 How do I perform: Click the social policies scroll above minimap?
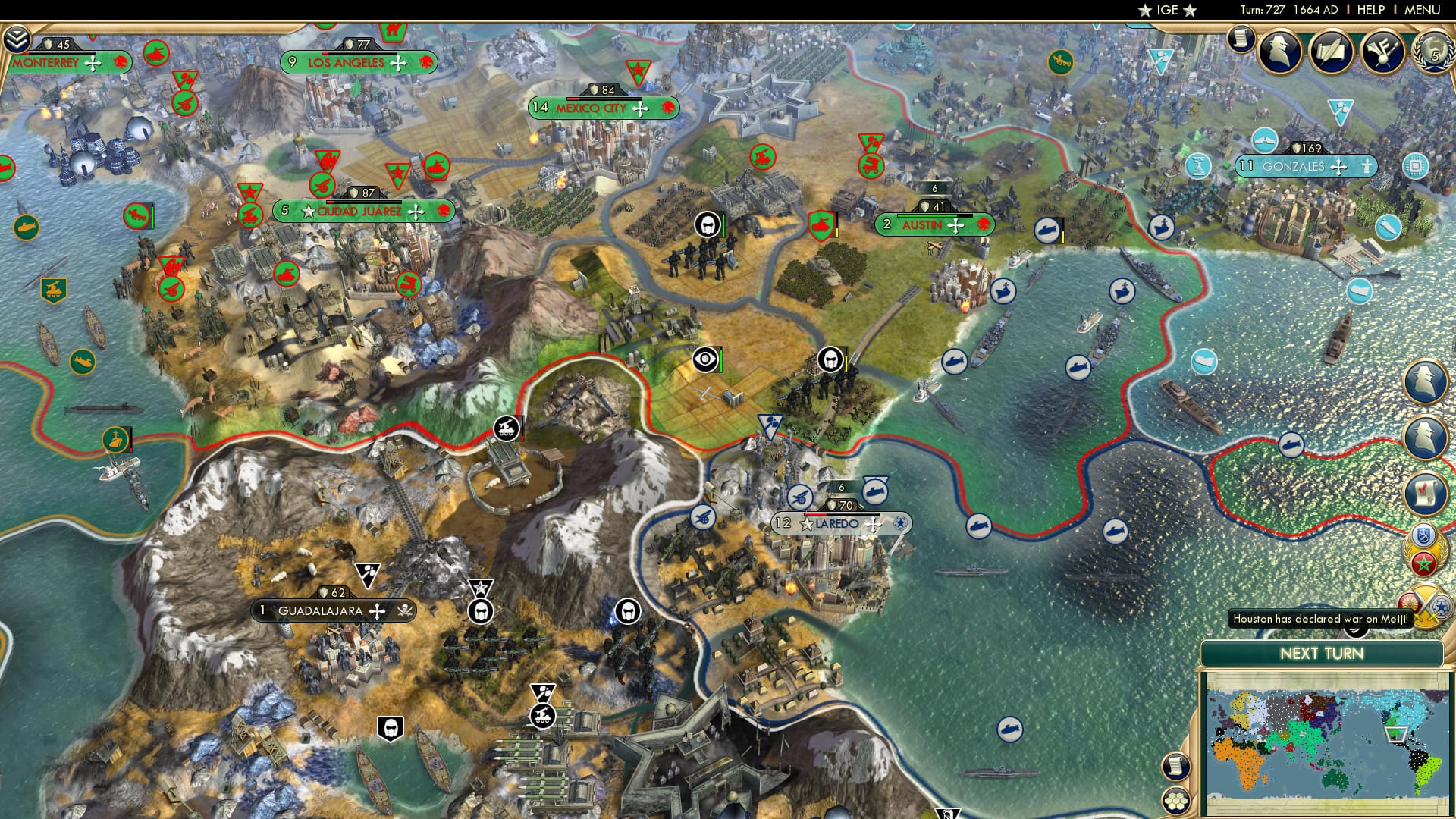pyautogui.click(x=1175, y=766)
